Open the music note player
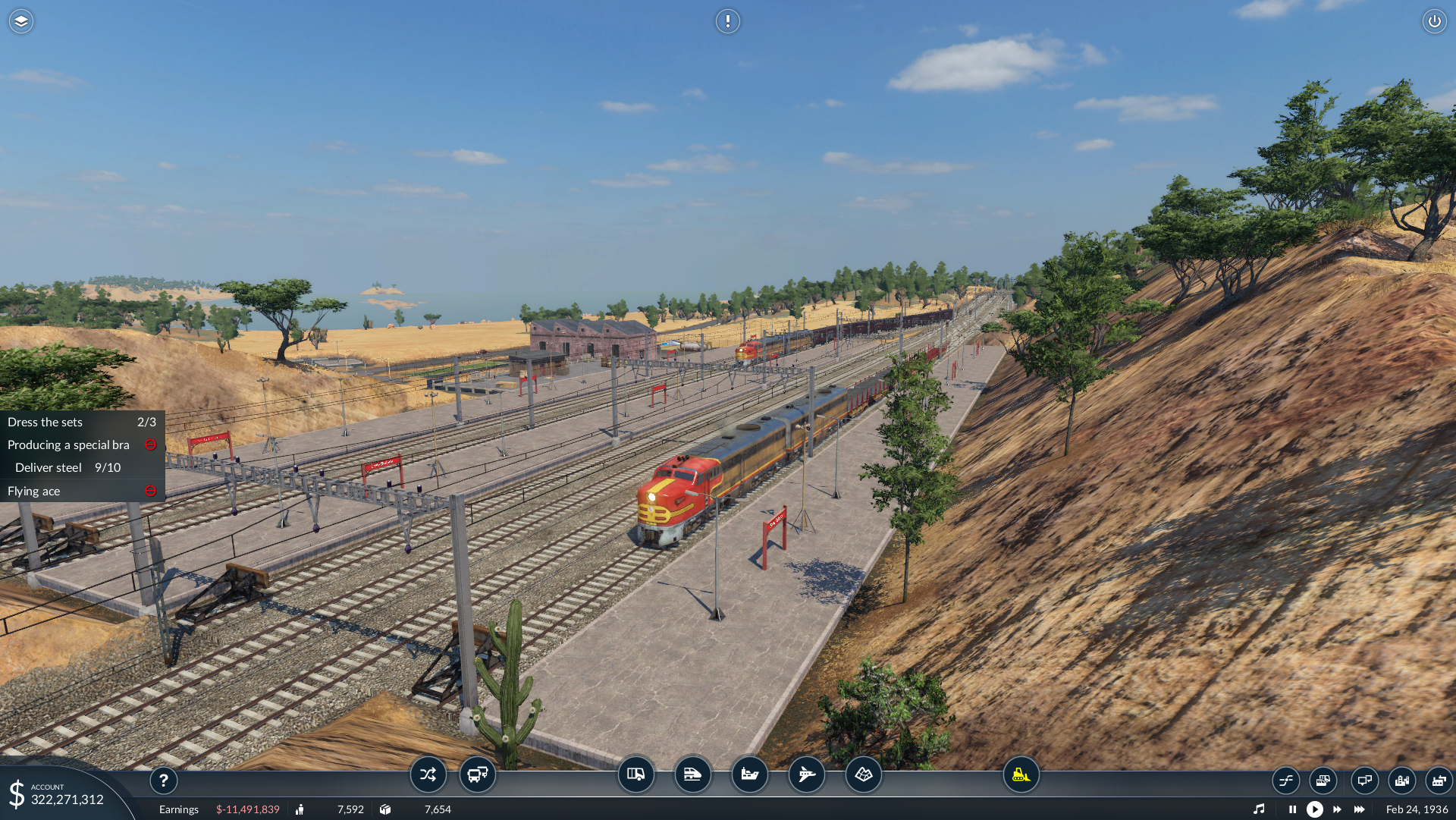 tap(1259, 809)
